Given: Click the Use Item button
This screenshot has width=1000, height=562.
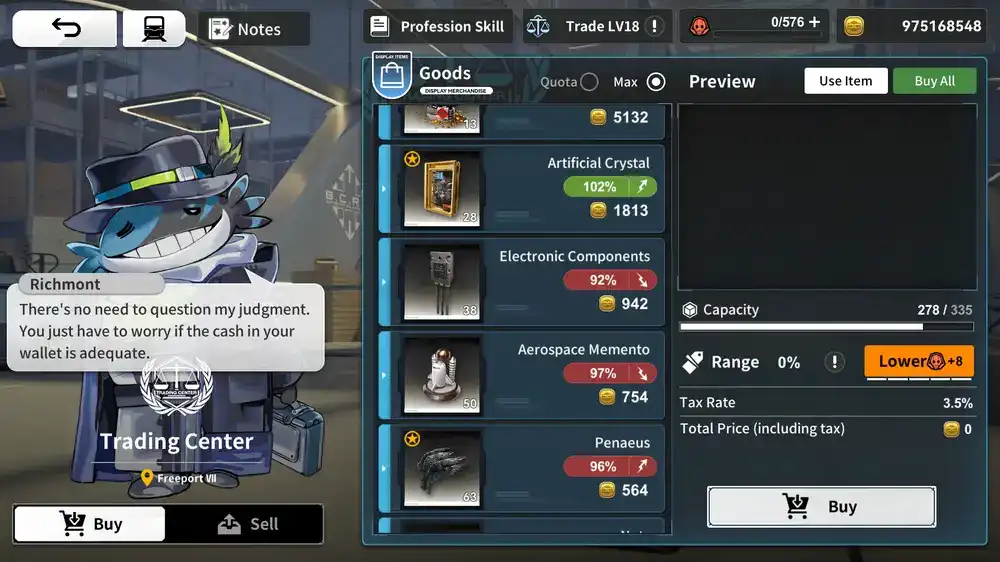Looking at the screenshot, I should (845, 81).
